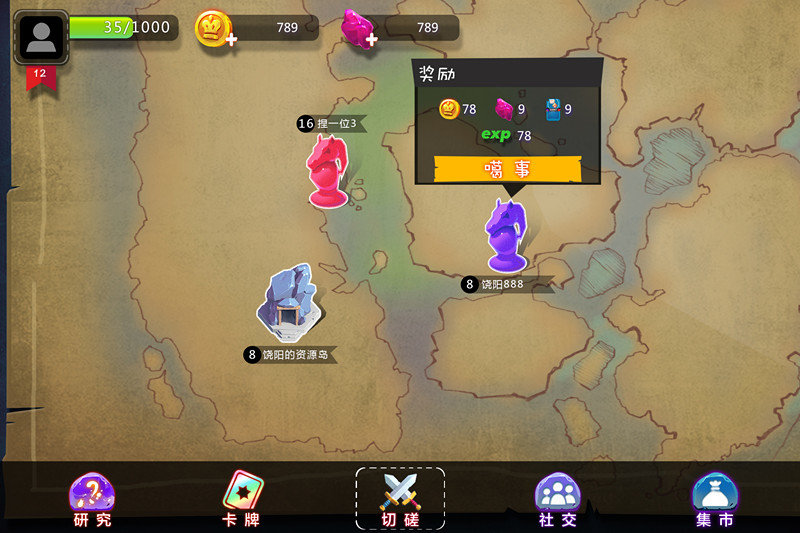Select the red knight piece 提一位3
Viewport: 800px width, 533px height.
click(x=329, y=171)
